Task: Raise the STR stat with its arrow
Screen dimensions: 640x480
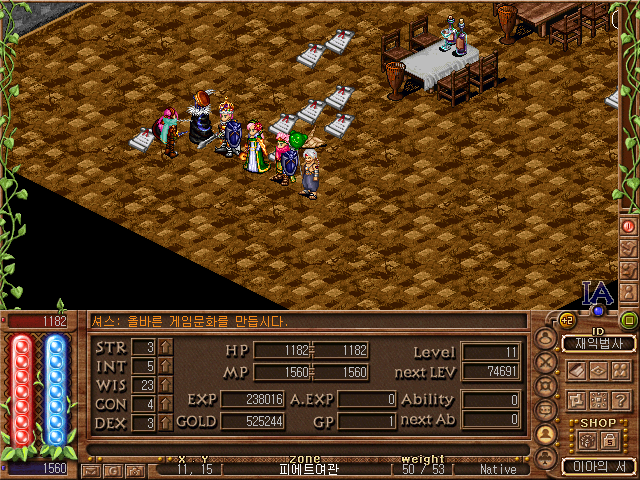Action: pos(165,347)
